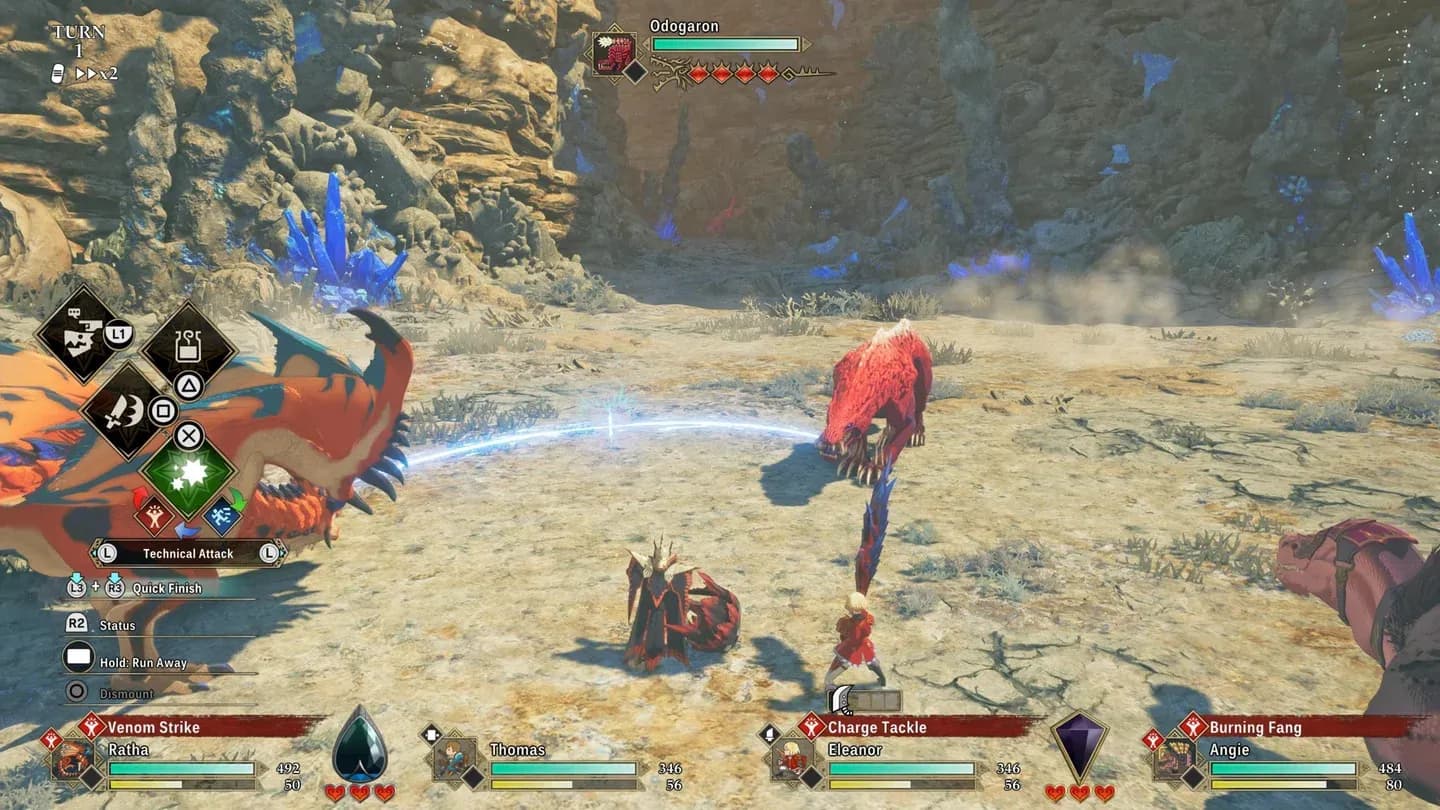Toggle the x2 battle speed indicator
The height and width of the screenshot is (810, 1440).
(x=100, y=73)
